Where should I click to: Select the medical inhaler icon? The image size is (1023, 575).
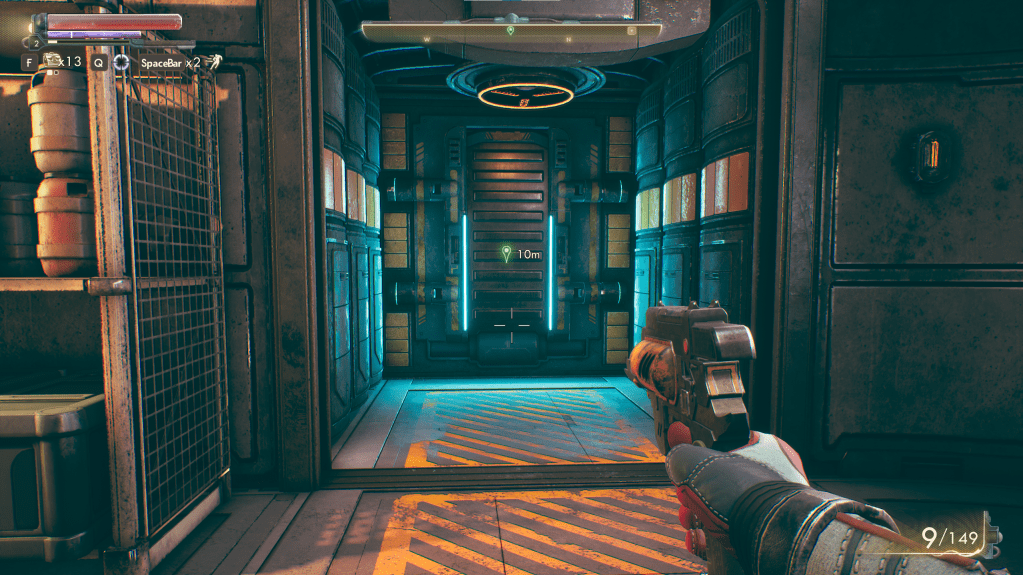tap(52, 61)
